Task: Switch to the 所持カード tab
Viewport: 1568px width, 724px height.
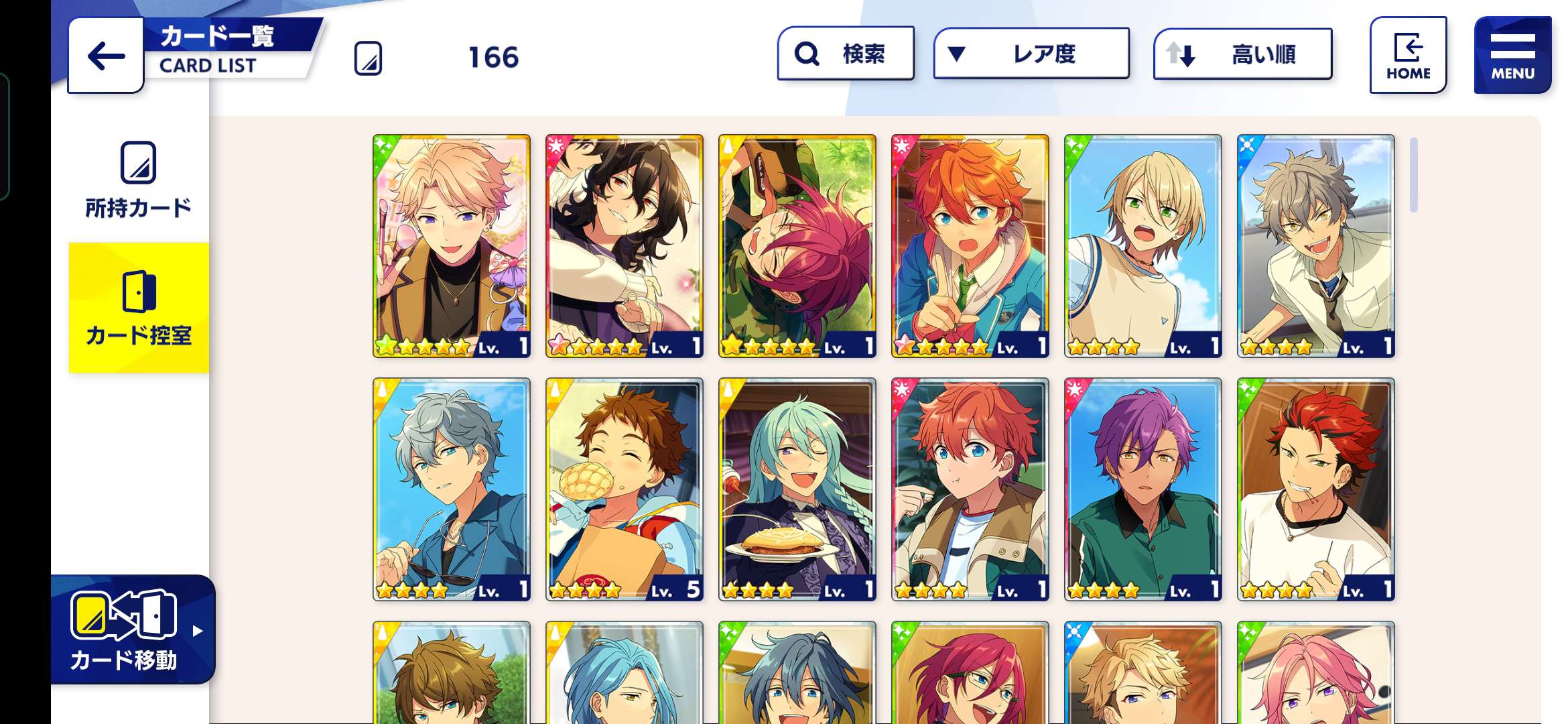Action: (138, 180)
